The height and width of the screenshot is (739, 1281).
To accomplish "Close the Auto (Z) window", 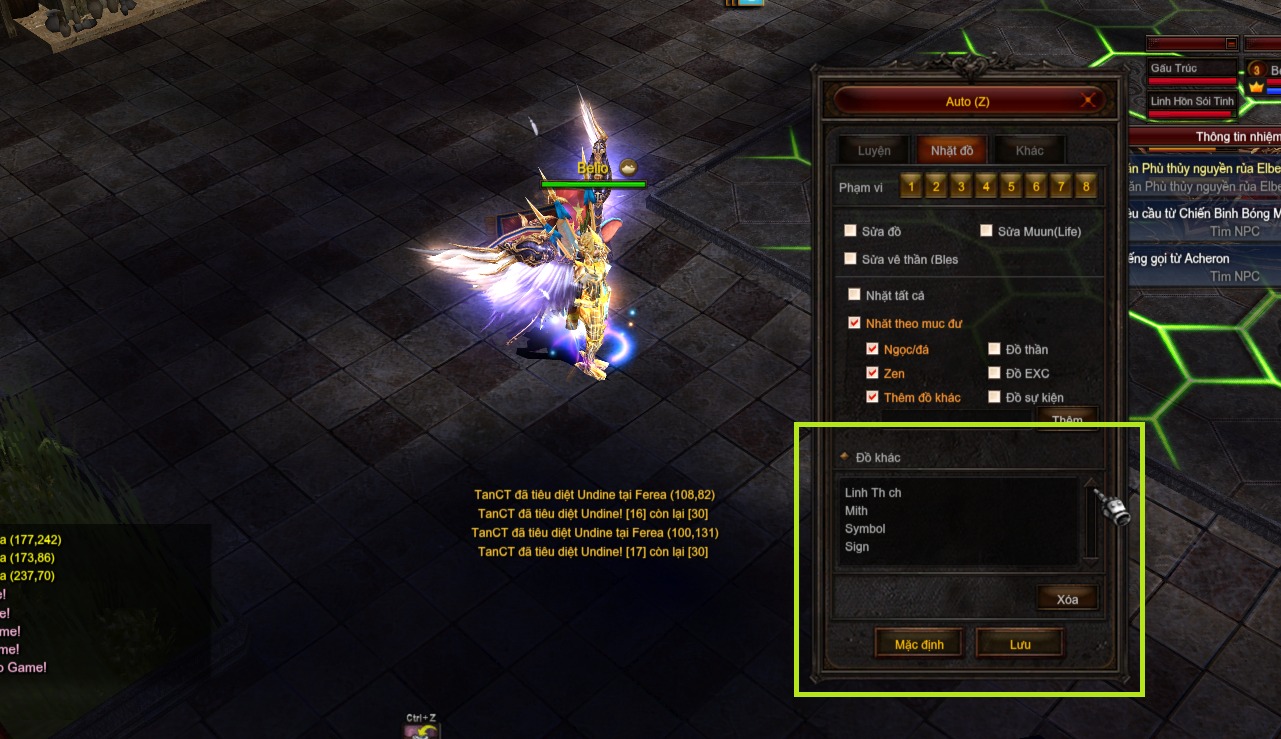I will [1087, 101].
